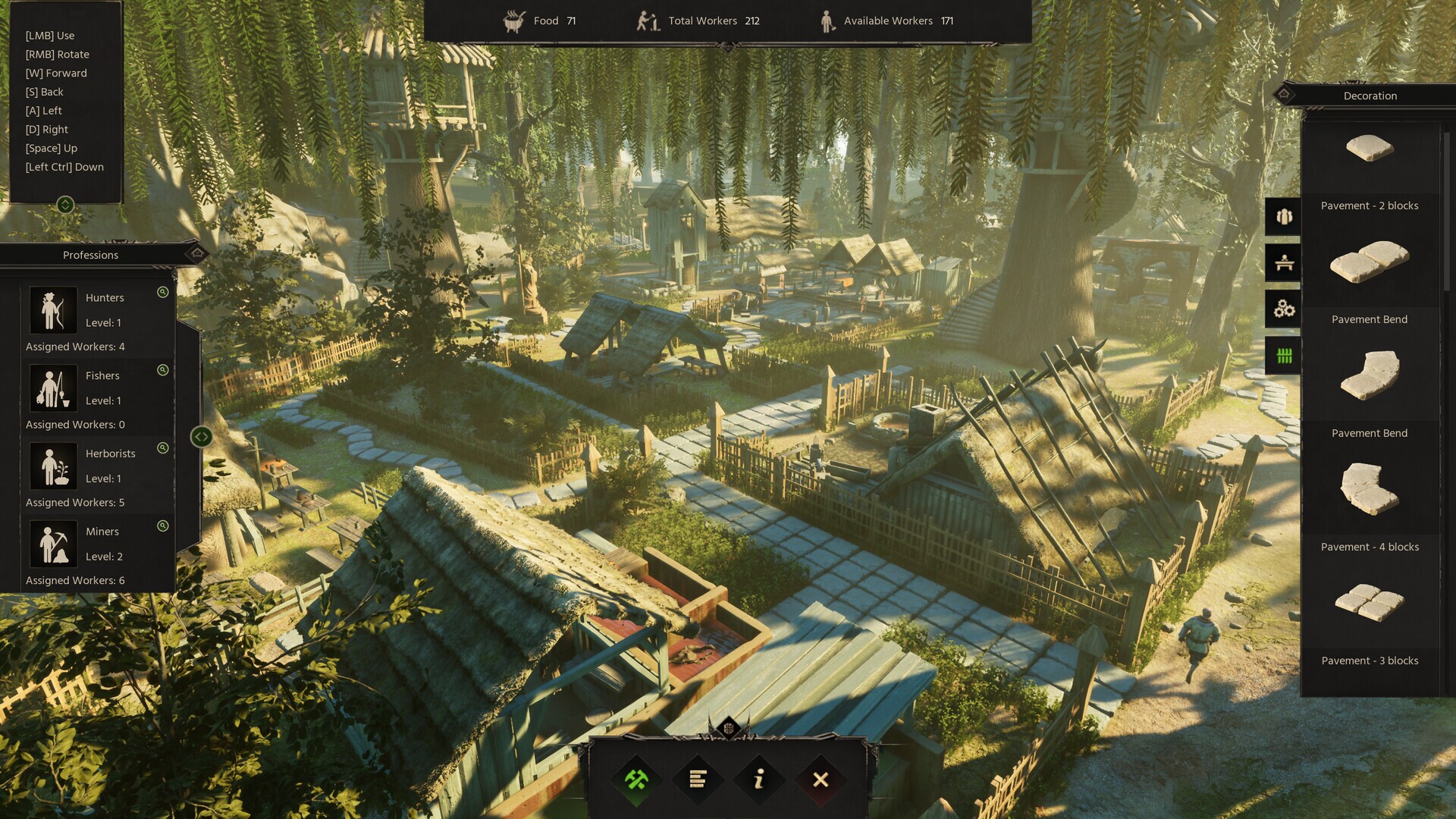
Task: Collapse the controls legend with green chevron
Action: (66, 203)
